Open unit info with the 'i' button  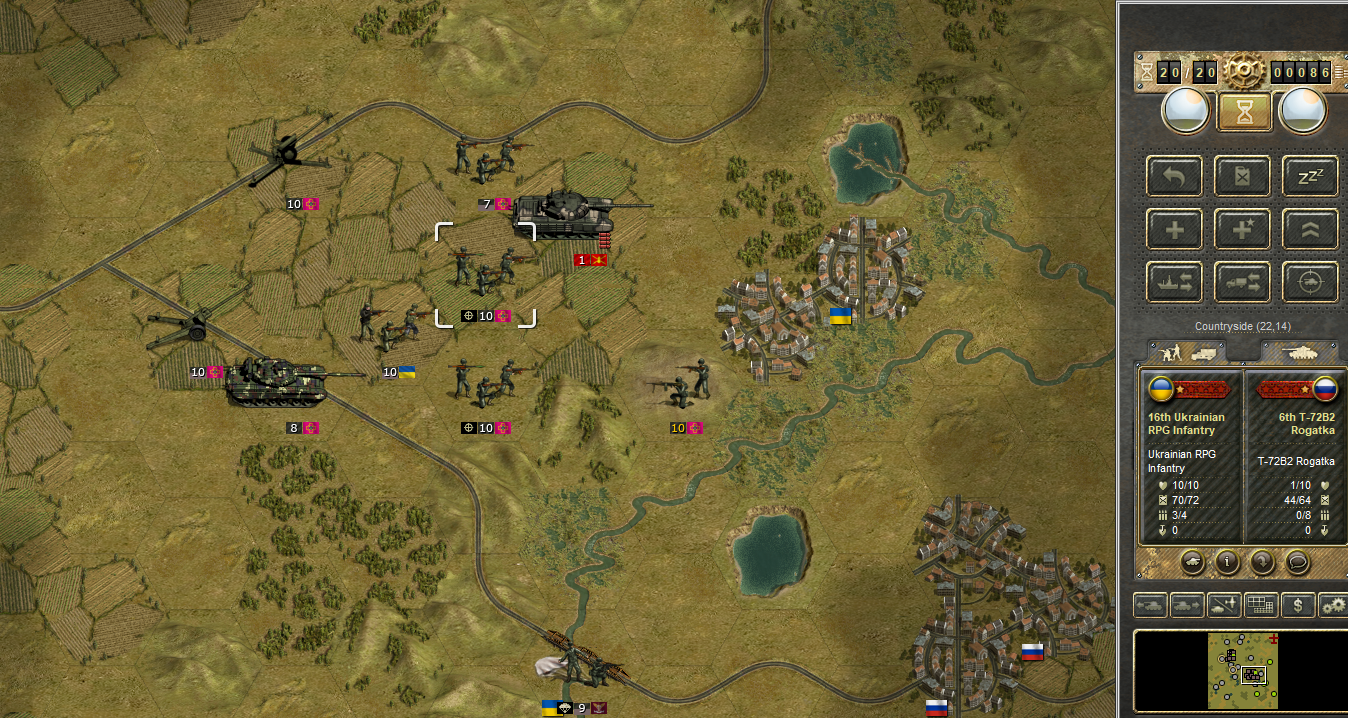pos(1227,561)
